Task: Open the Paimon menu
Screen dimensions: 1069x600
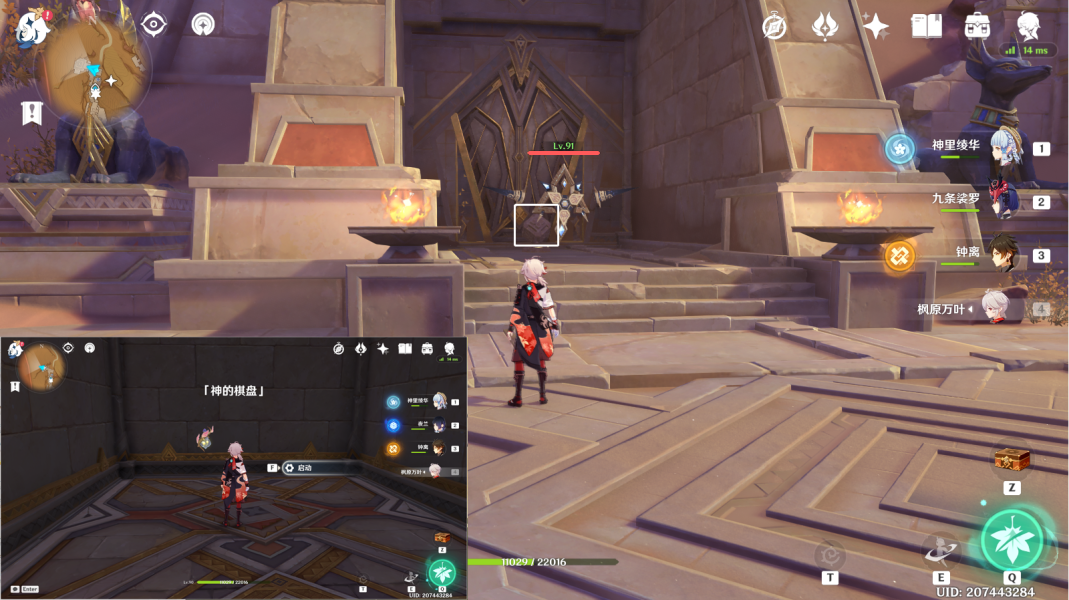Action: (x=33, y=28)
